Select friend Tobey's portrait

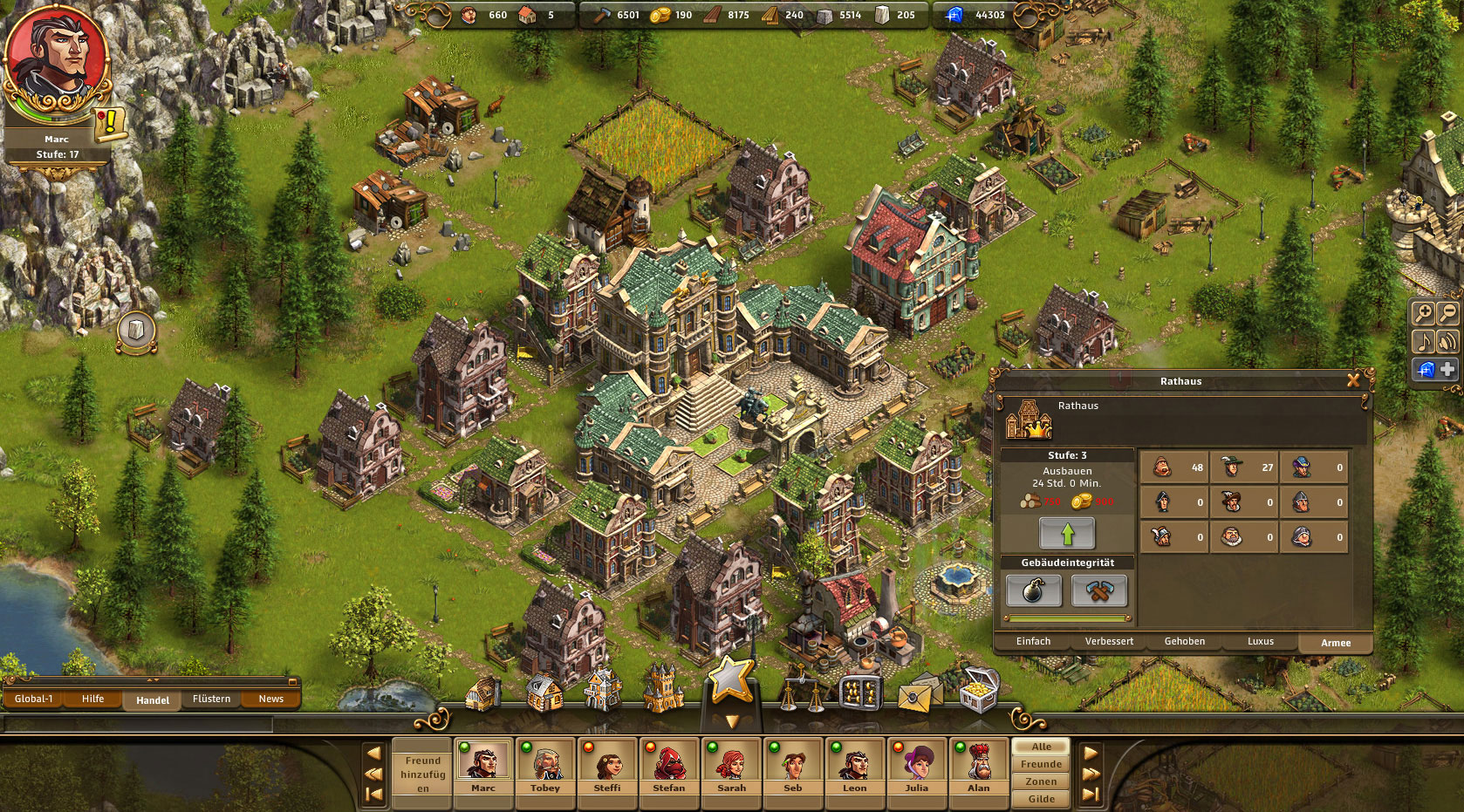545,763
